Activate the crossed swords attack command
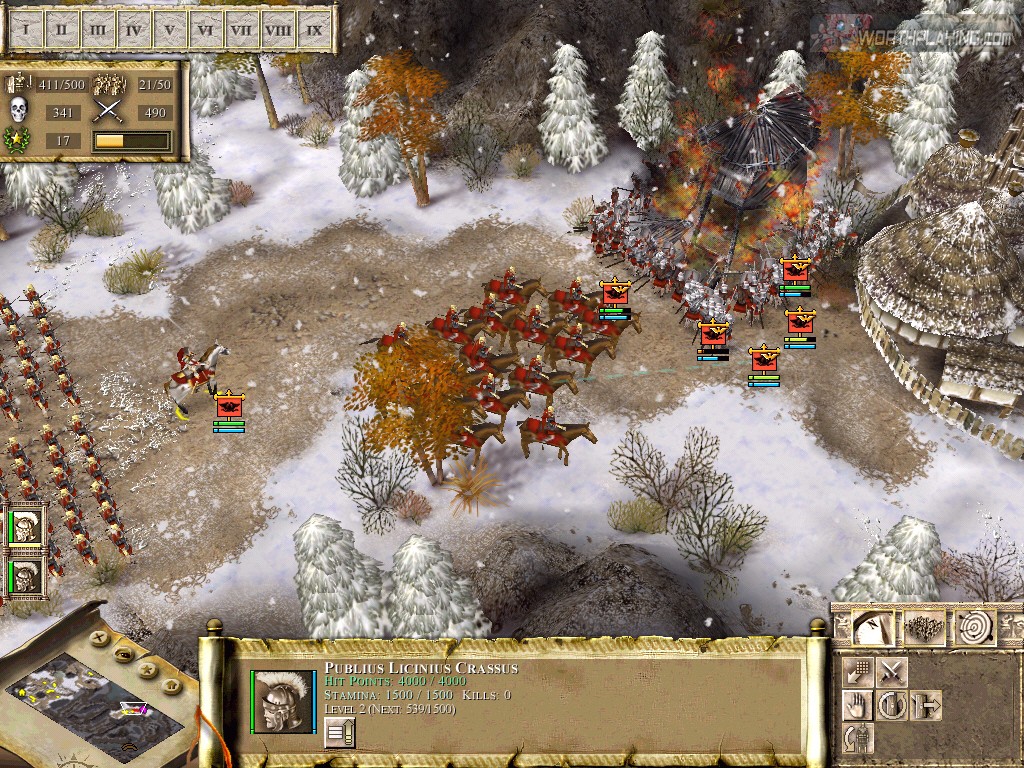Image resolution: width=1024 pixels, height=768 pixels. (x=891, y=672)
